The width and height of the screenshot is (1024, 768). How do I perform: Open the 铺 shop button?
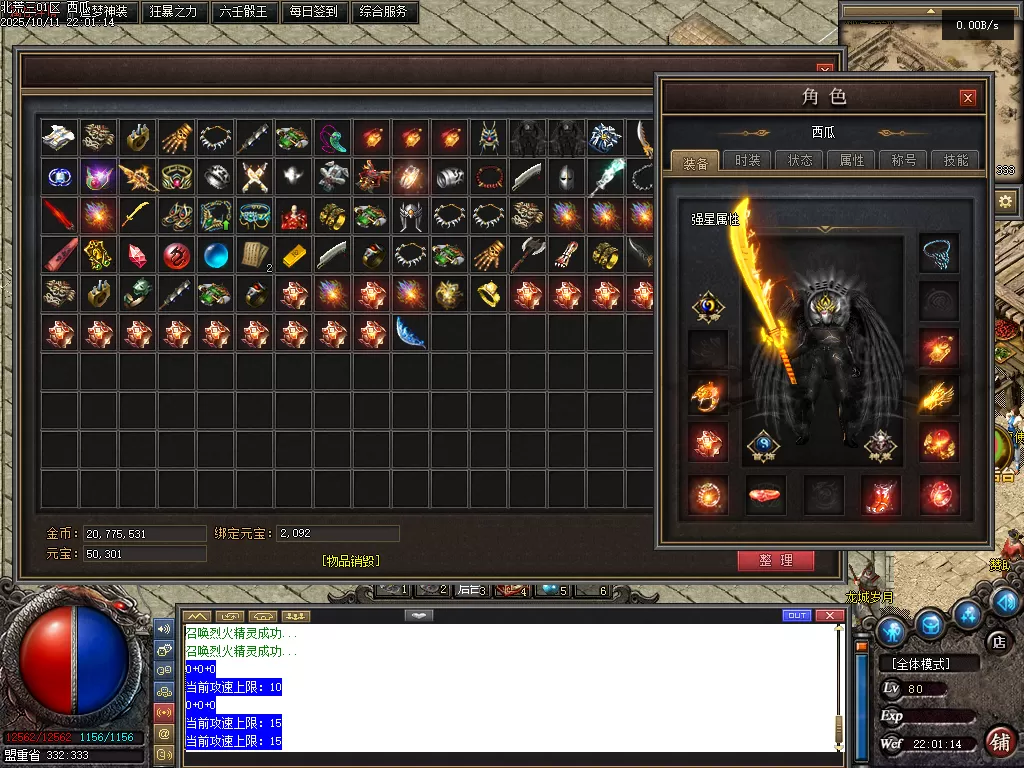pos(998,741)
